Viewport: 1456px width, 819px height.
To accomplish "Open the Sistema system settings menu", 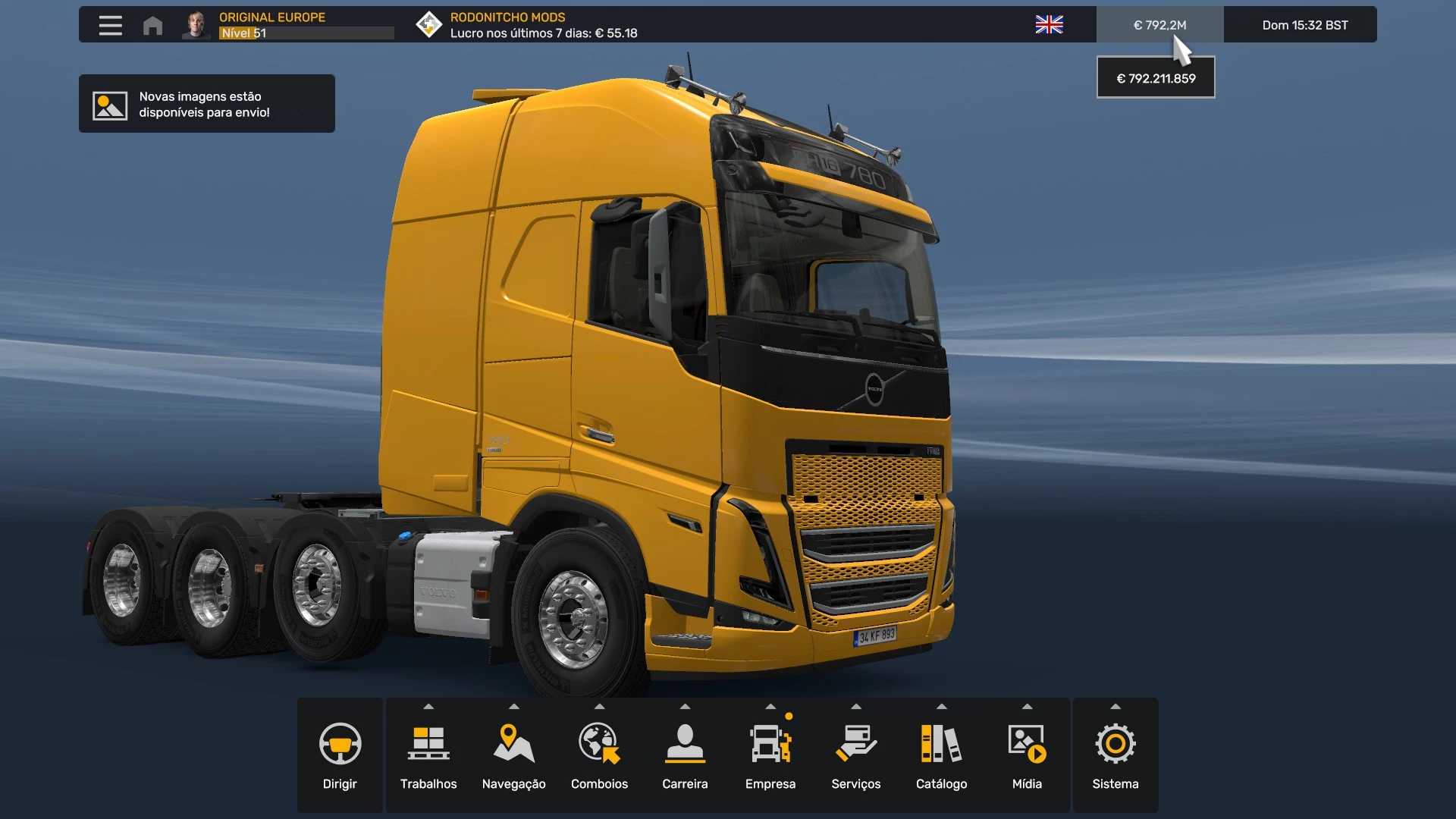I will click(x=1115, y=755).
